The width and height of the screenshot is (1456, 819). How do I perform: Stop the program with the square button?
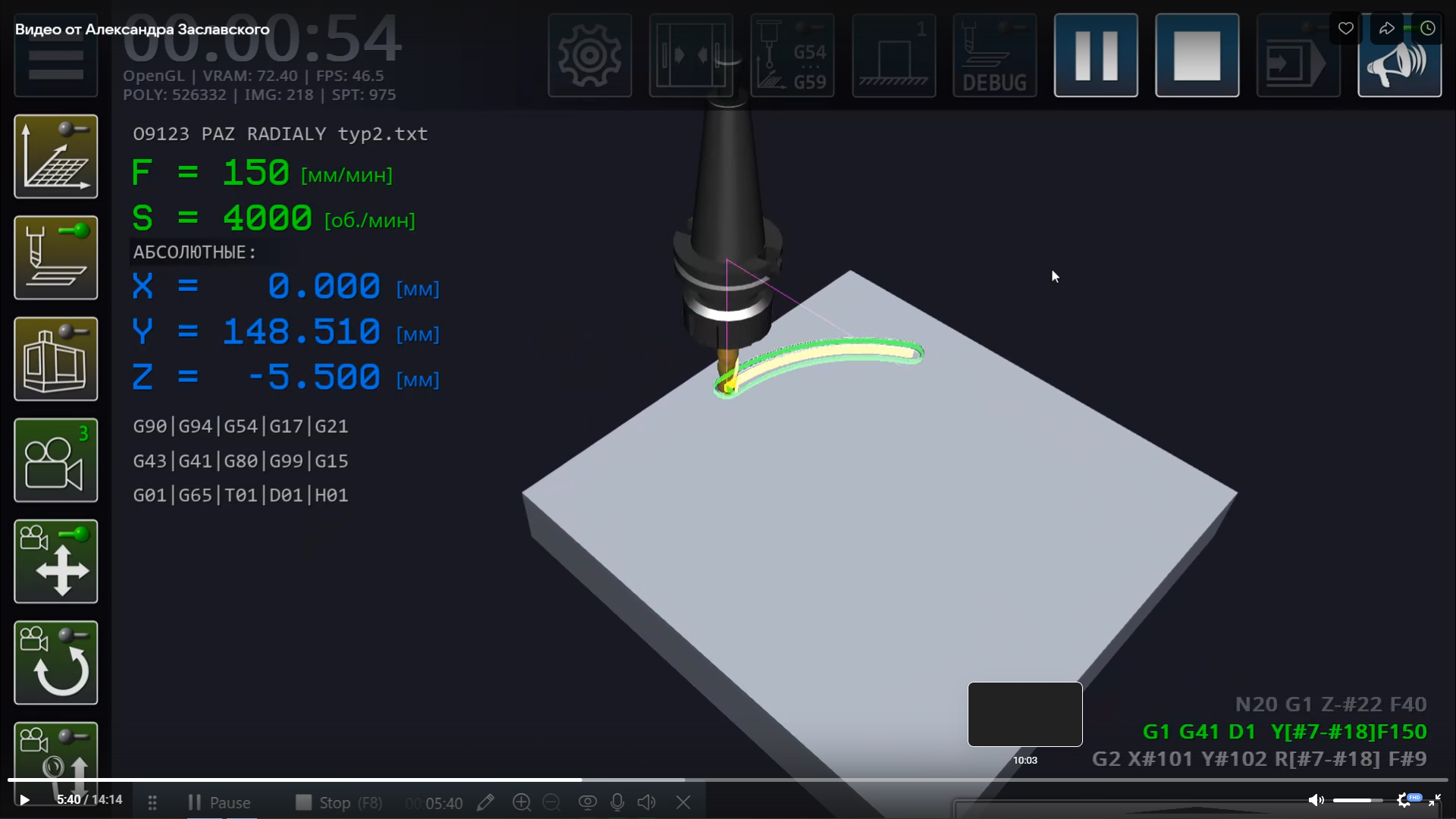(x=1197, y=55)
